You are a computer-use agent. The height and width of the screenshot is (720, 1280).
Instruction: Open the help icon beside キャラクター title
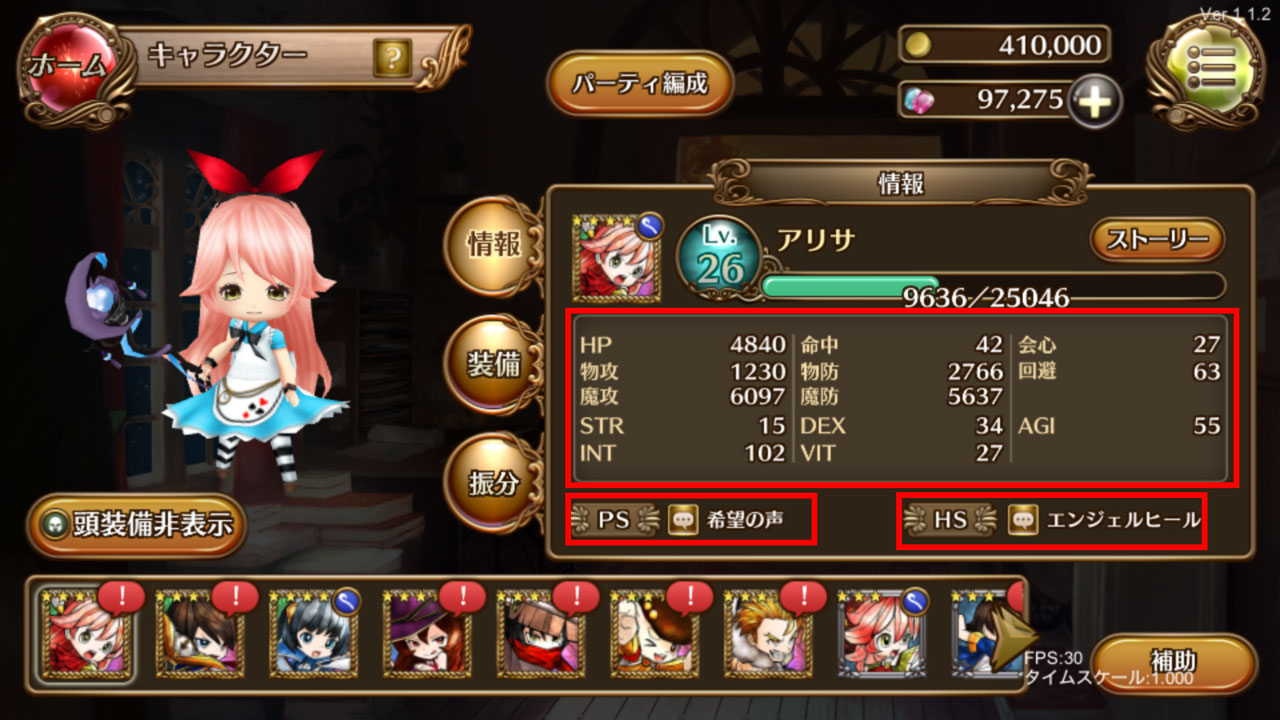point(394,58)
